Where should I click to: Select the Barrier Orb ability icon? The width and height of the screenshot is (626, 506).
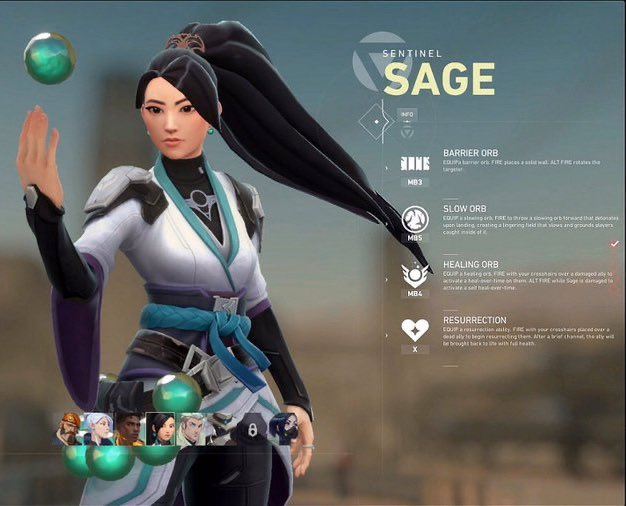tap(414, 165)
